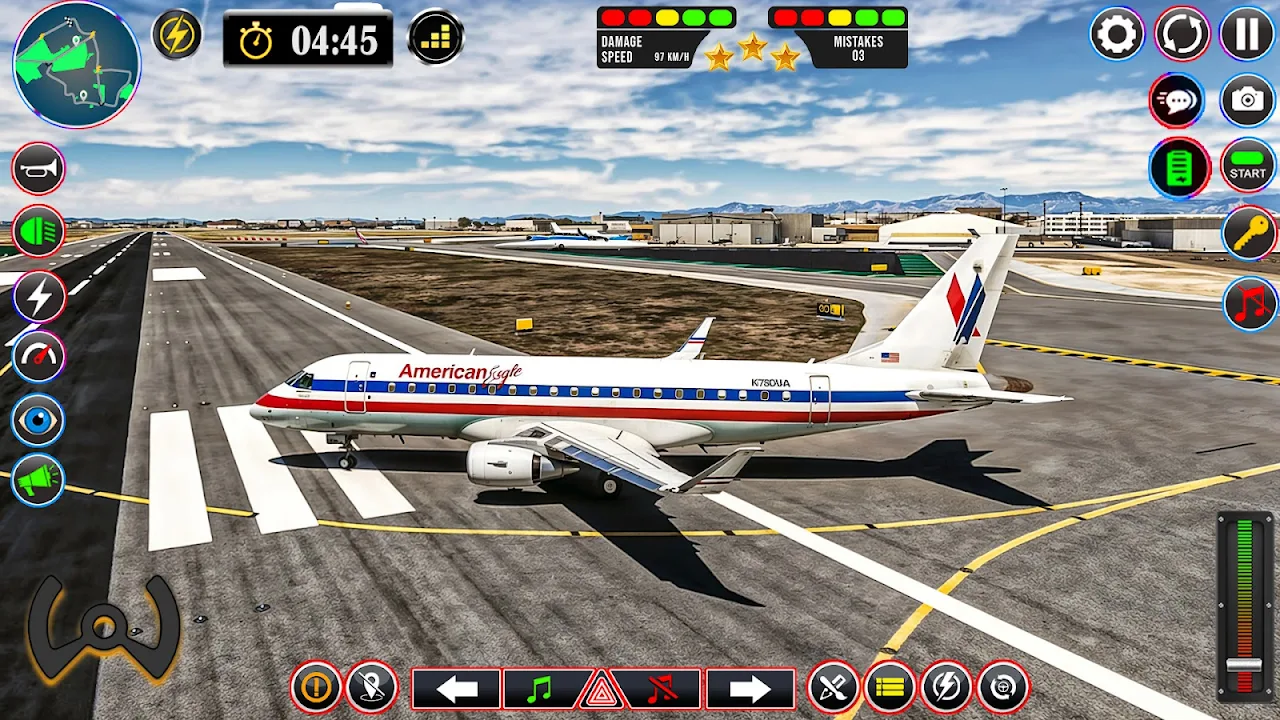Turn on the red triangle hazard lights
Screen dimensions: 1280x720
pyautogui.click(x=600, y=691)
